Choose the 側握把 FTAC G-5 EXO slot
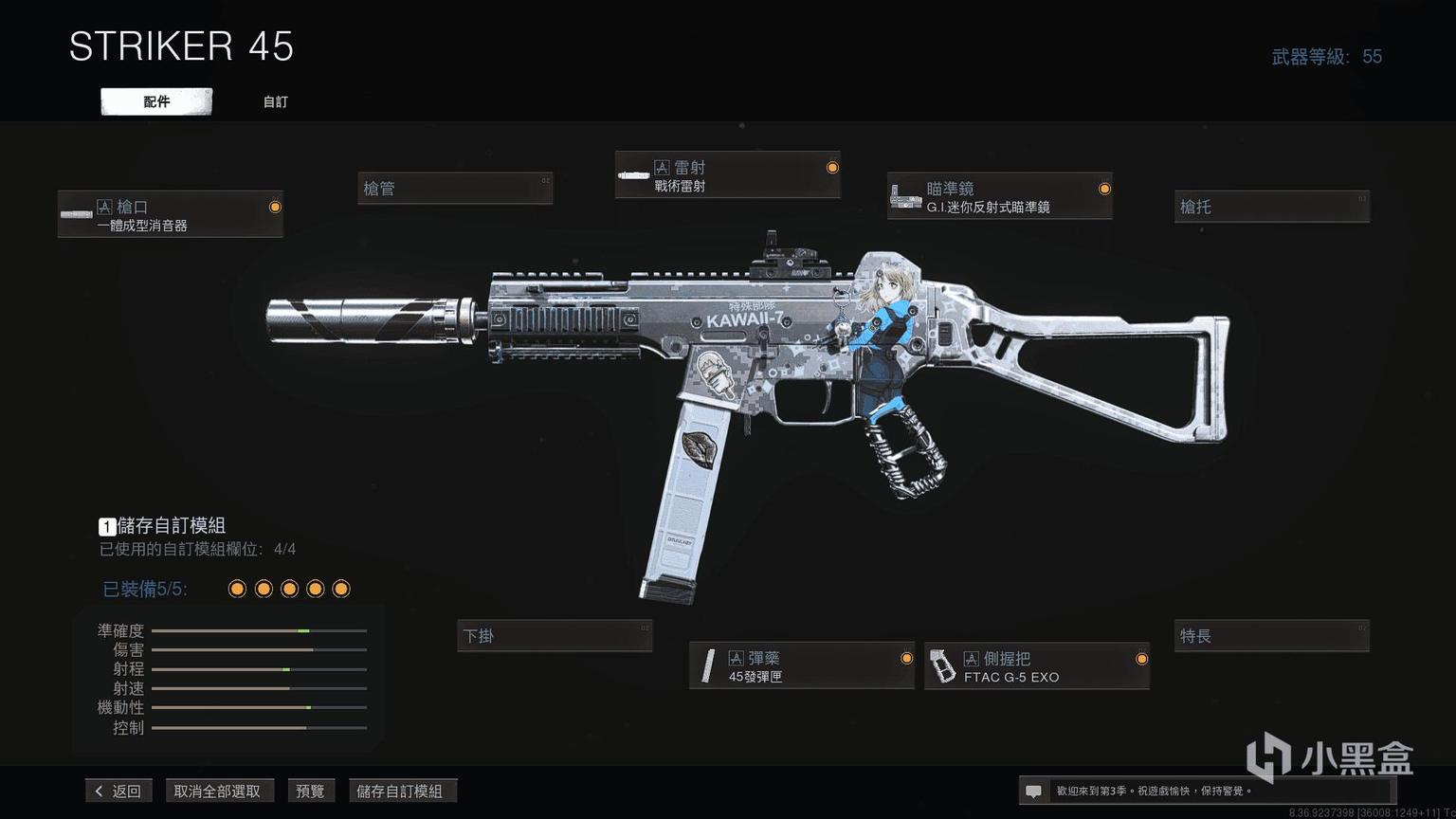The height and width of the screenshot is (819, 1456). [x=1036, y=665]
